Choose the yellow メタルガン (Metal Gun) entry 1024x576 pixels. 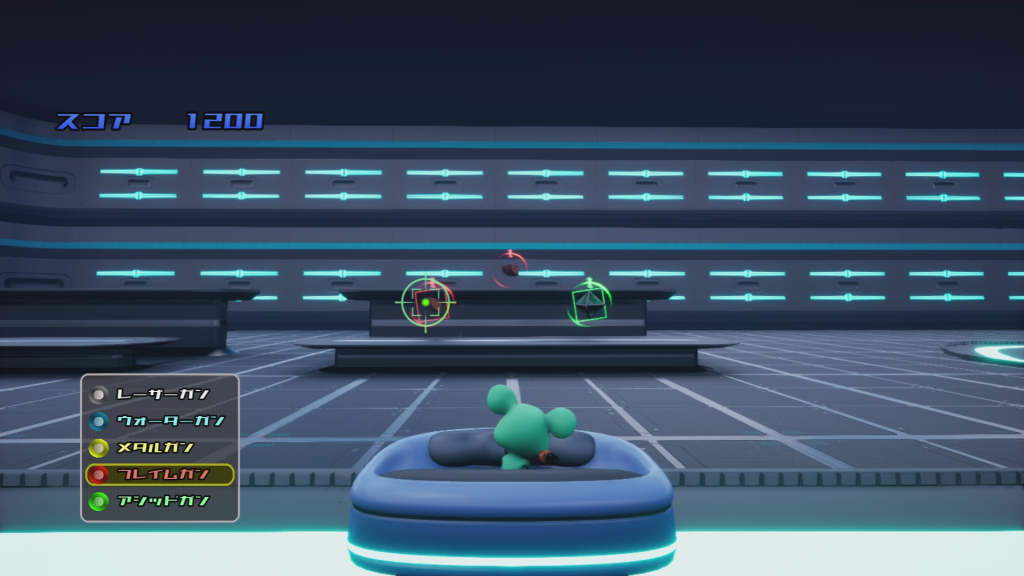coord(160,447)
